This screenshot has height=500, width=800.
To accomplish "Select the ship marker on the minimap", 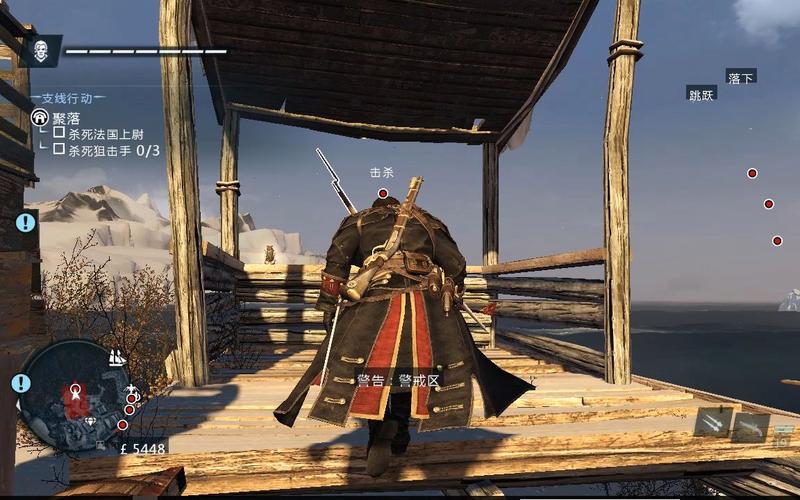I will click(x=116, y=358).
